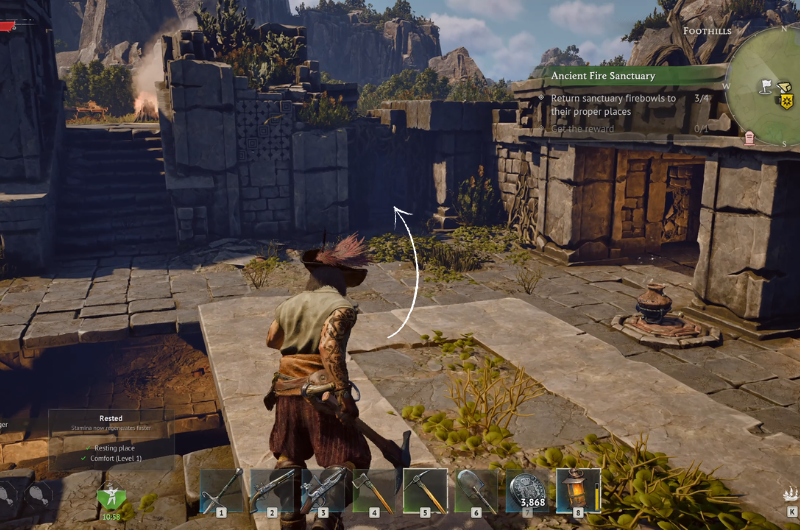Equip the pickaxe from the hotbar

click(x=426, y=491)
